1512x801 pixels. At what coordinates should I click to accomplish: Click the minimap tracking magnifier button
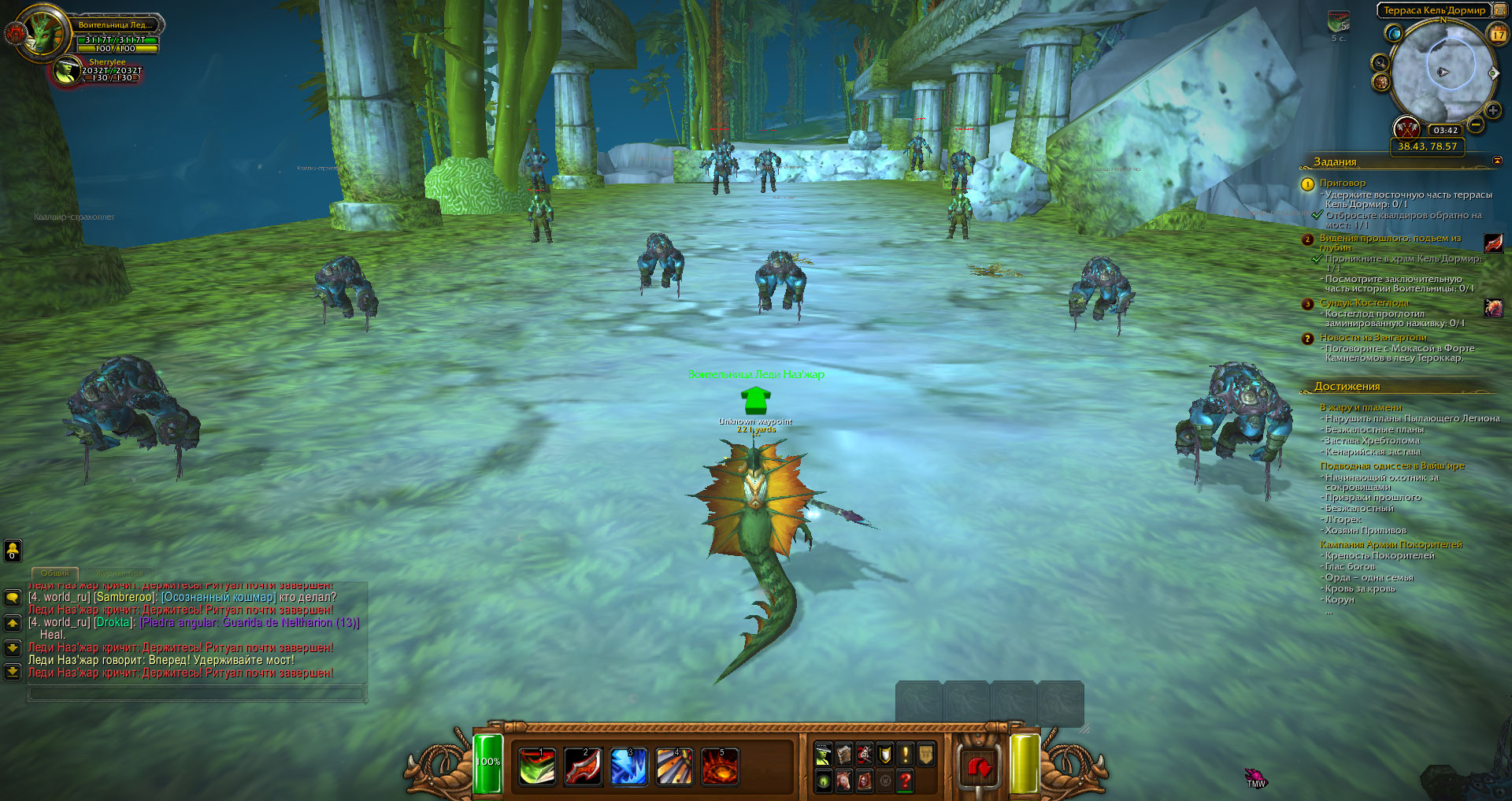1380,62
